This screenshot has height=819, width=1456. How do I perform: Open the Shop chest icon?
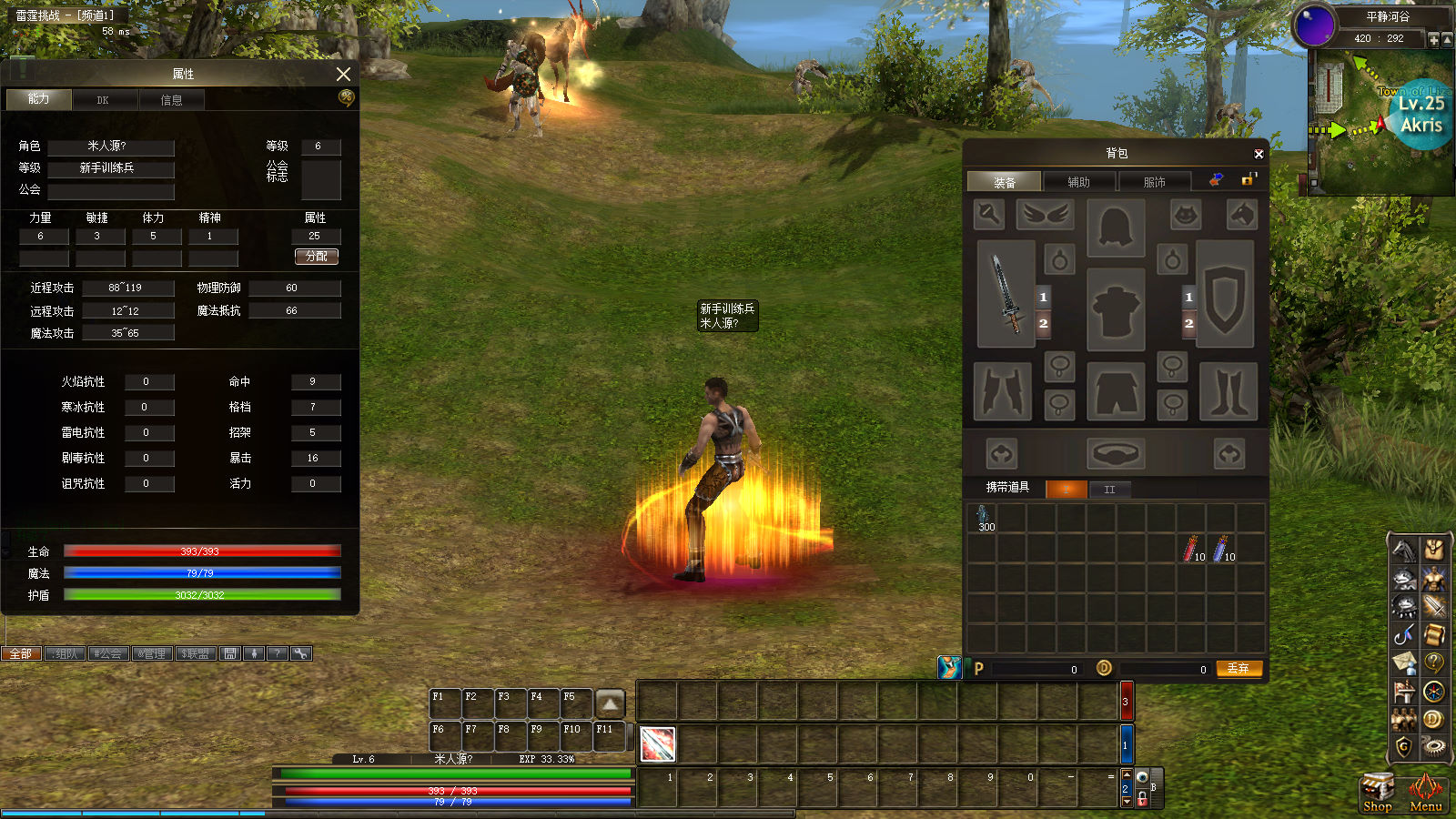tap(1377, 791)
